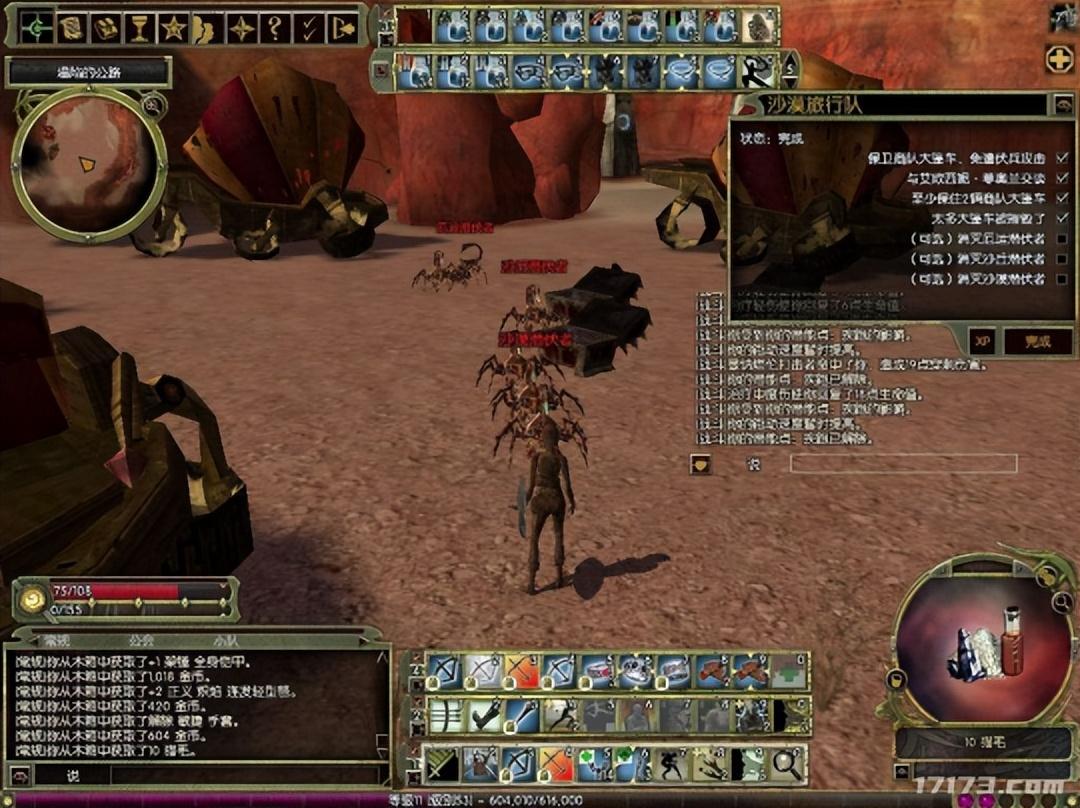Click the star icon in top menu bar
The width and height of the screenshot is (1080, 808).
point(172,28)
